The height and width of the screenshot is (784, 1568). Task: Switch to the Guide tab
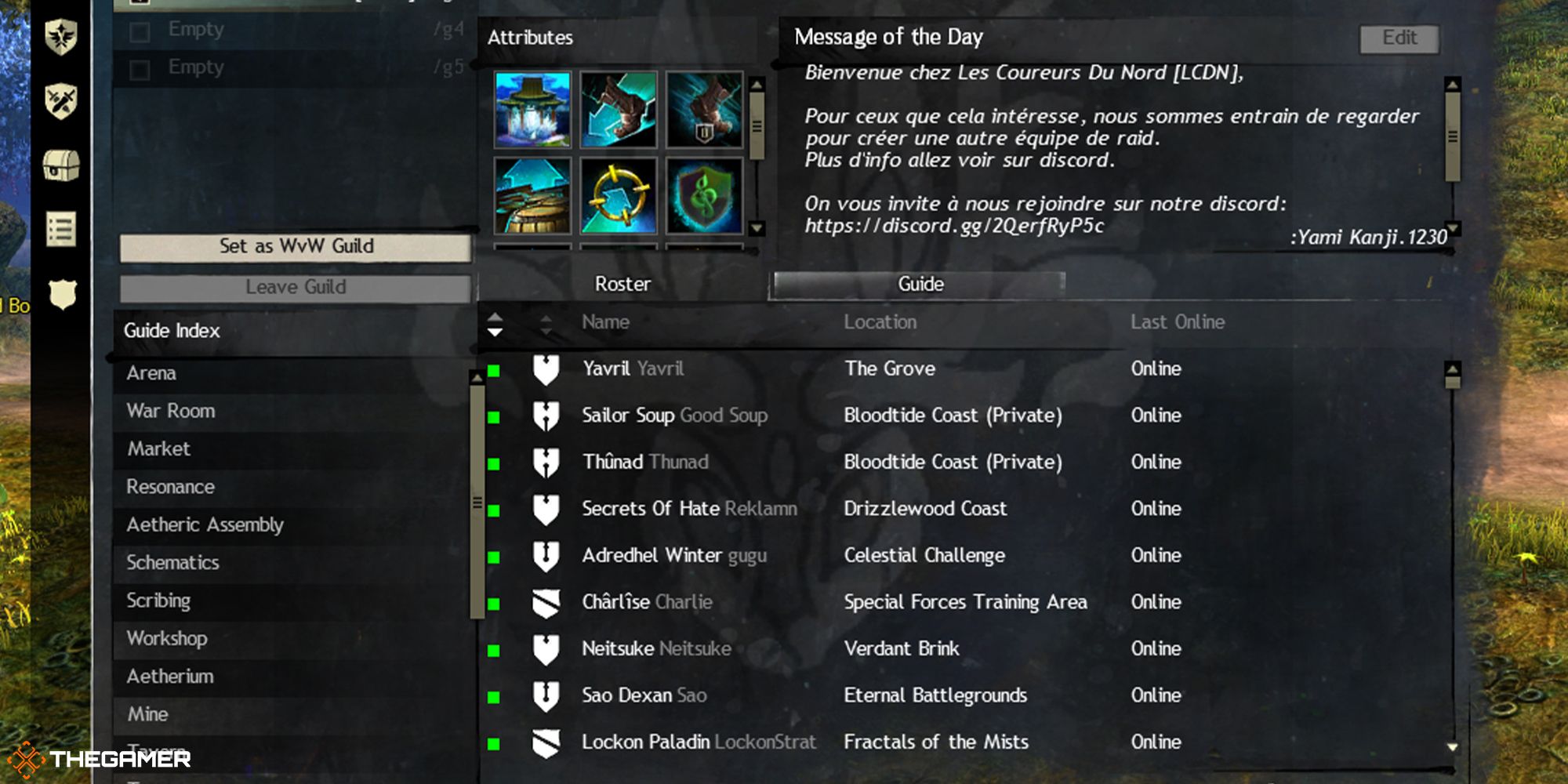[919, 284]
